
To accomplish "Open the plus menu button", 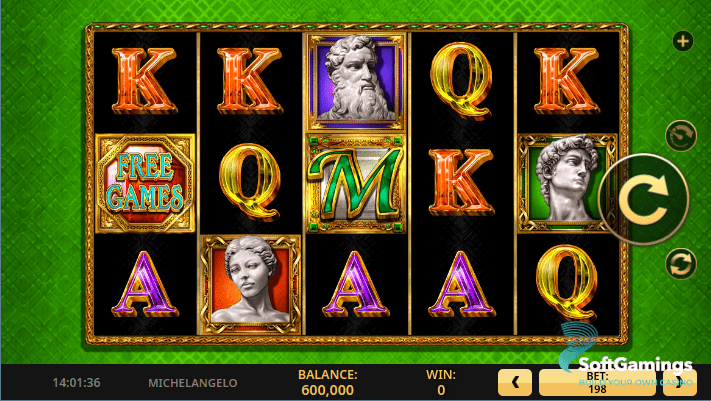I will [683, 42].
